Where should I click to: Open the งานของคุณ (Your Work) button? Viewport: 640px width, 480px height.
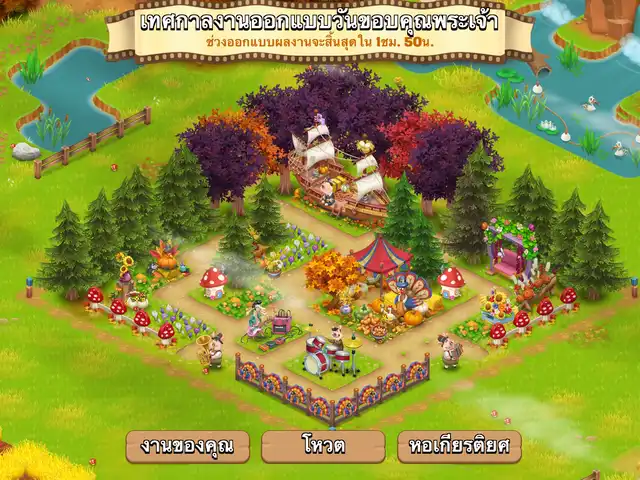click(x=187, y=446)
